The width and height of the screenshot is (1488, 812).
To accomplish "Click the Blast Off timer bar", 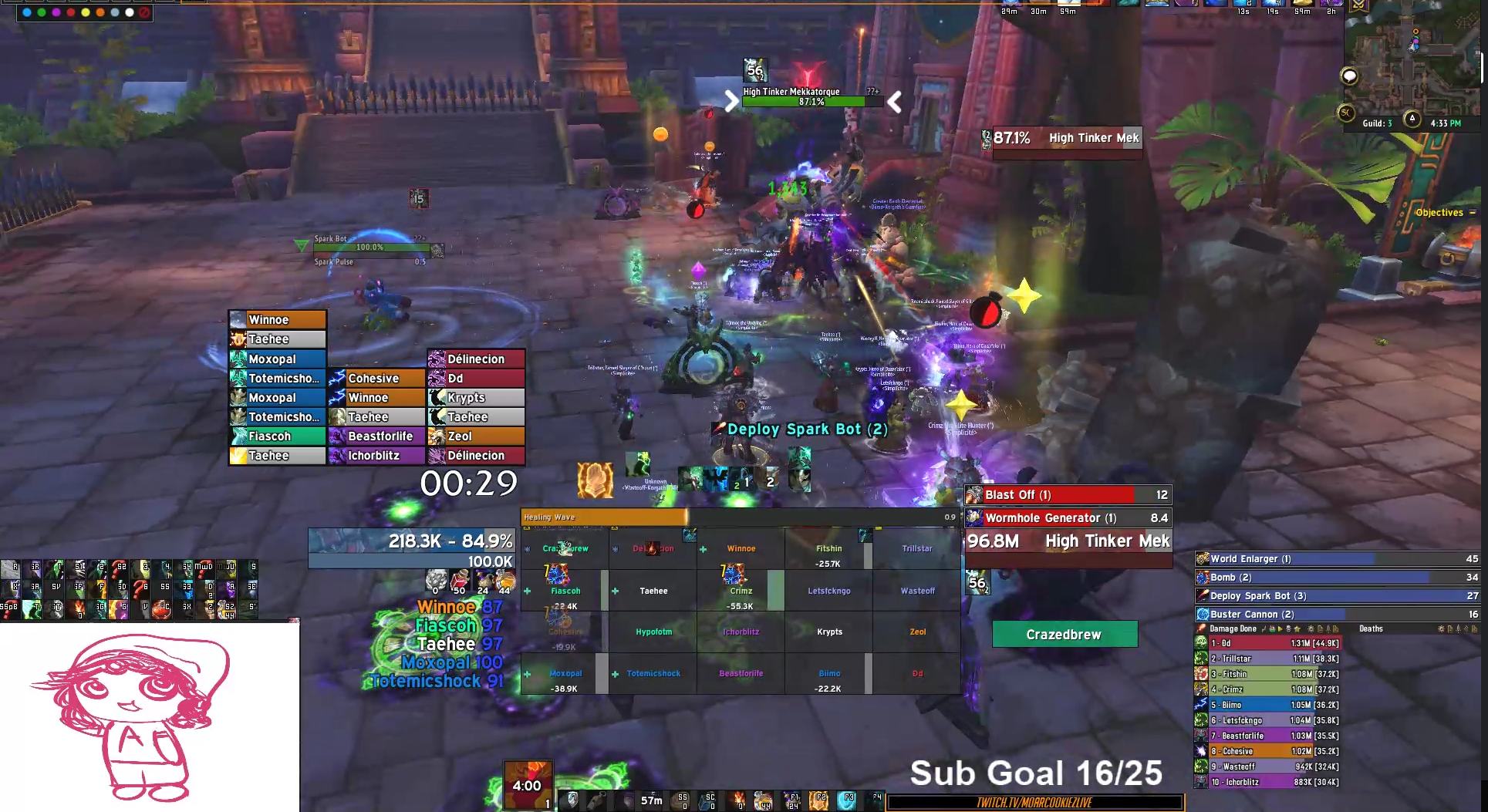I will tap(1068, 495).
